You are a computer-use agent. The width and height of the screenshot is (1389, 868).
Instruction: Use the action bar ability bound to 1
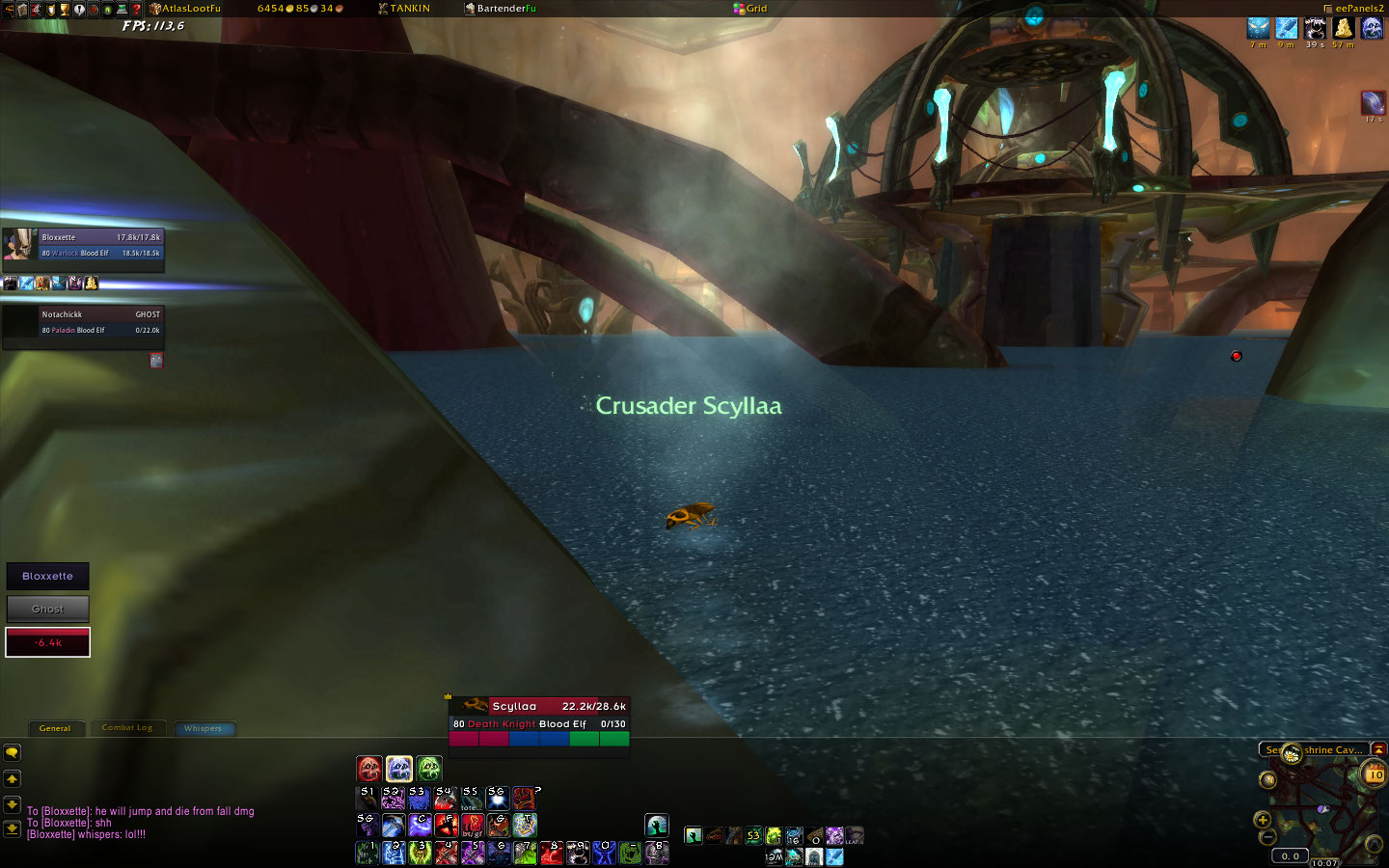pyautogui.click(x=368, y=853)
